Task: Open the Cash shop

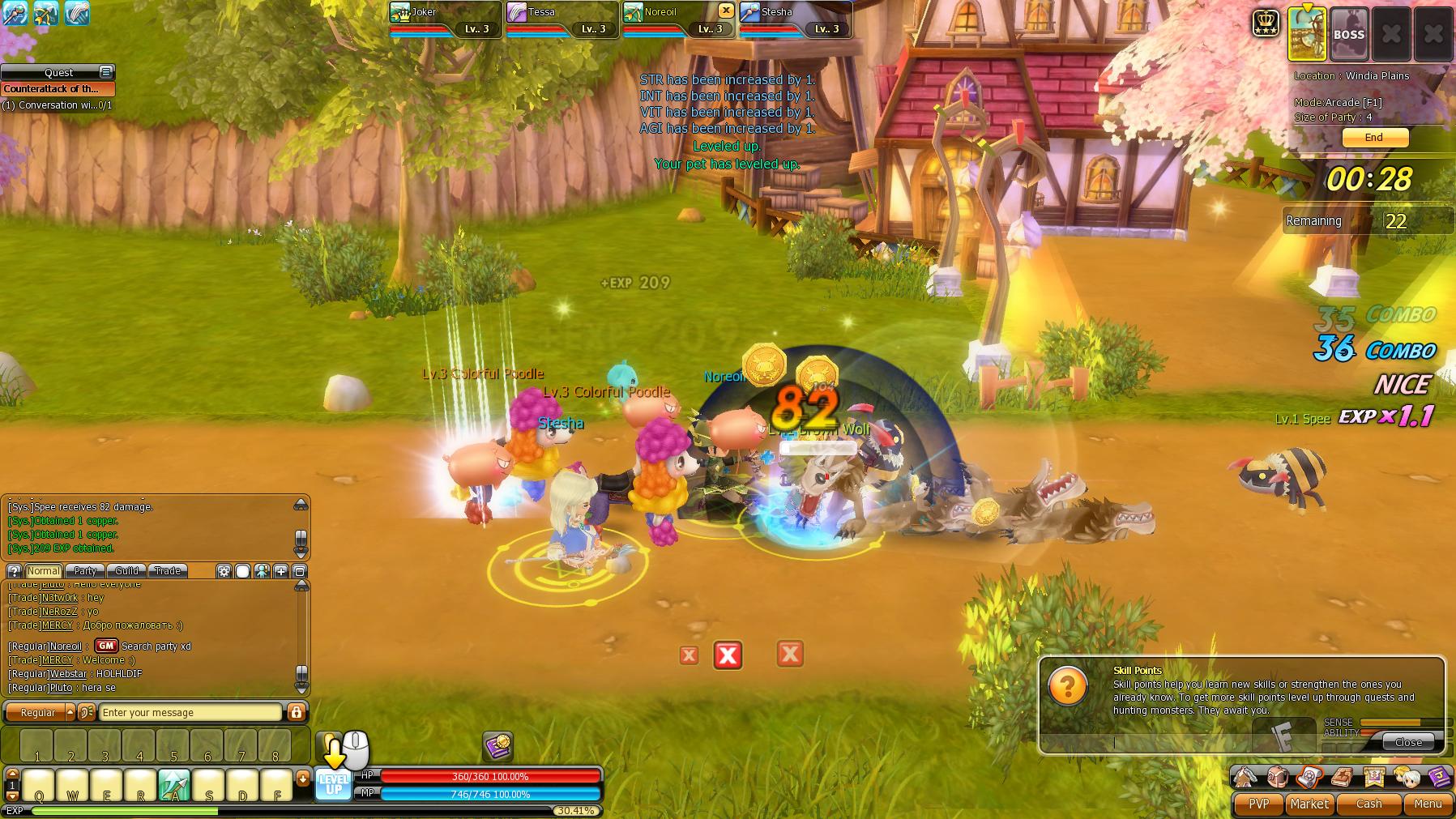Action: point(1368,804)
